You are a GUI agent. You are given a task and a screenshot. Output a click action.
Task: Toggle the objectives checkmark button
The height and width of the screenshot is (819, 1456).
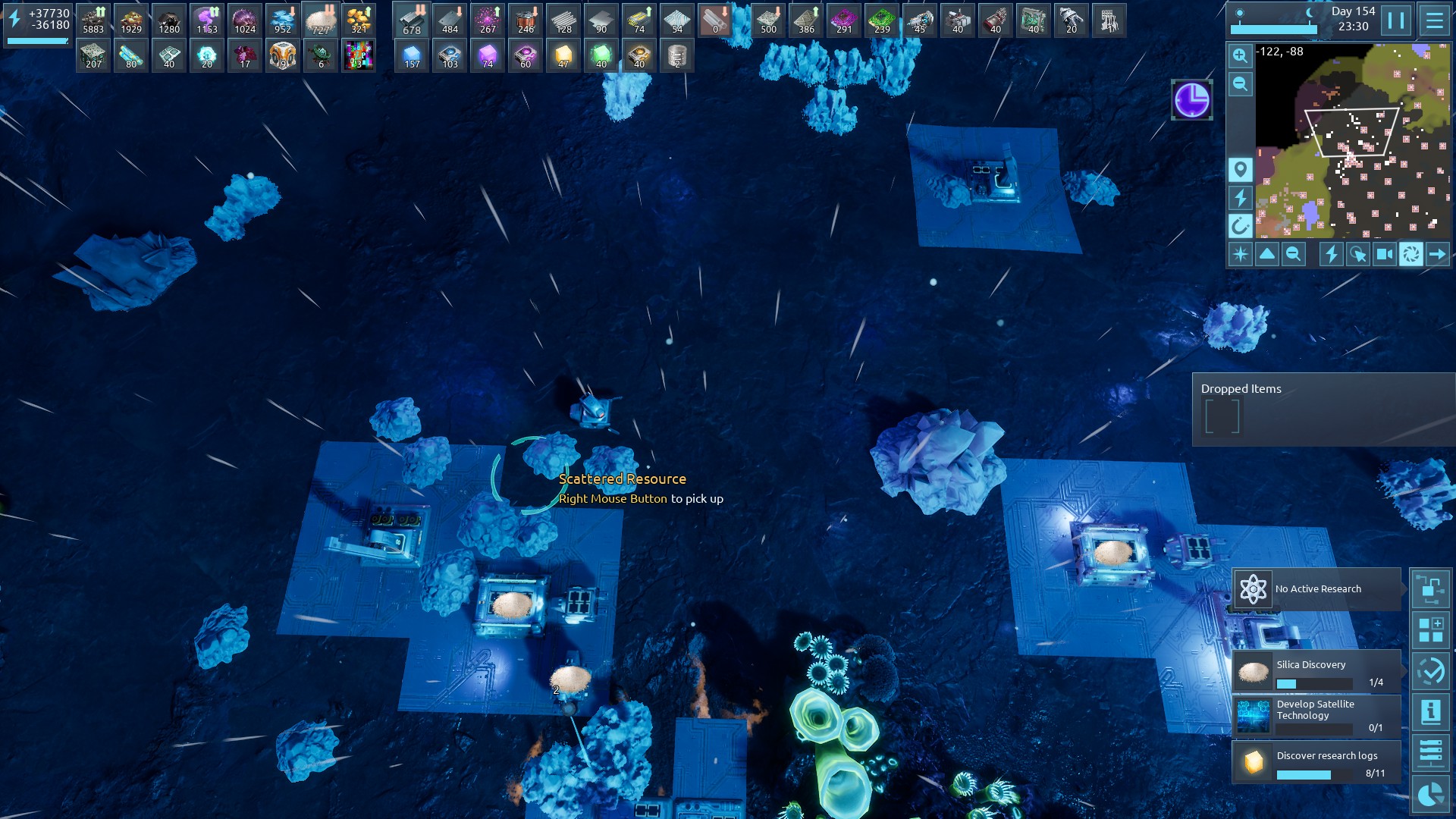coord(1430,671)
